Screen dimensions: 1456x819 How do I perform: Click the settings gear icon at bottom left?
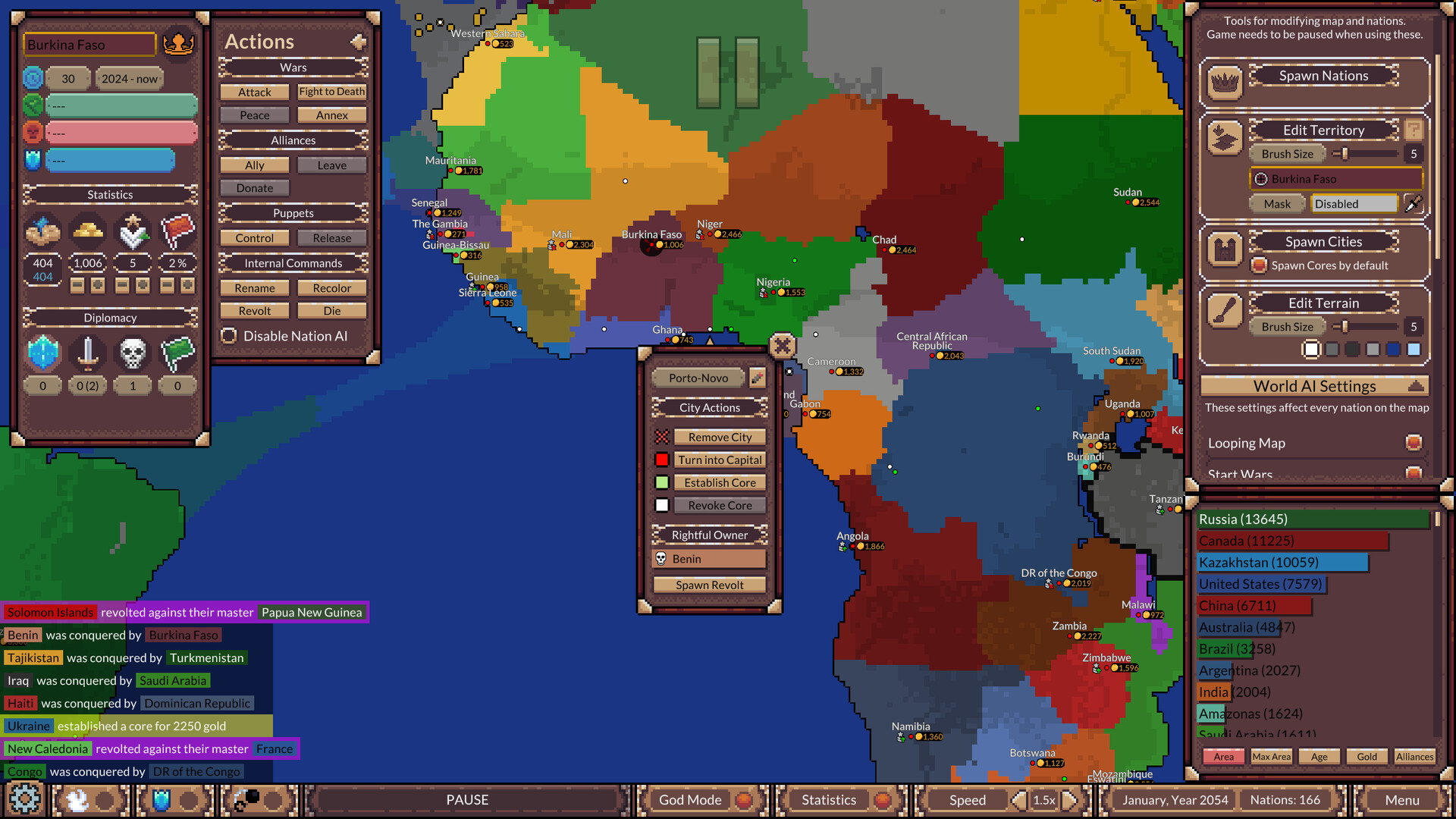25,799
